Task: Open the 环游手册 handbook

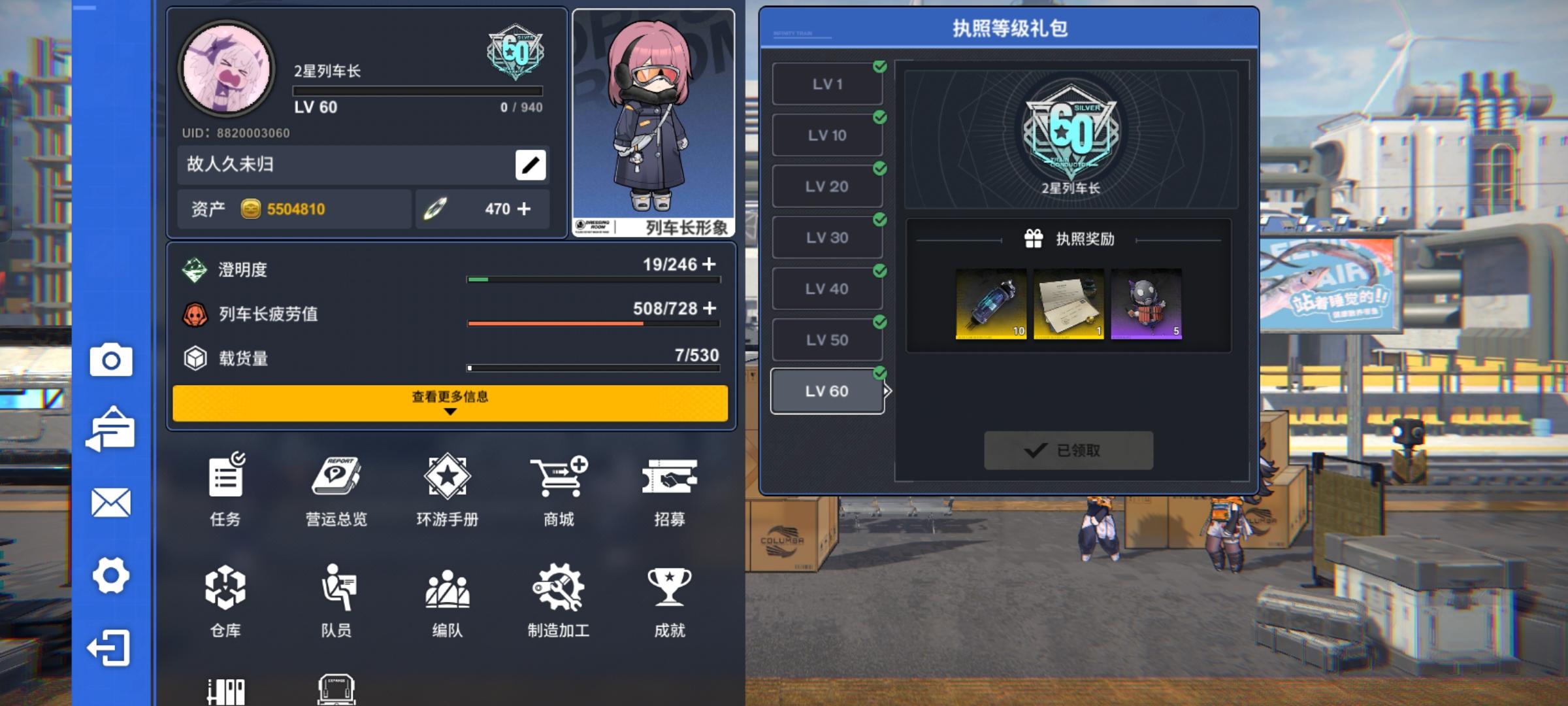Action: tap(447, 477)
